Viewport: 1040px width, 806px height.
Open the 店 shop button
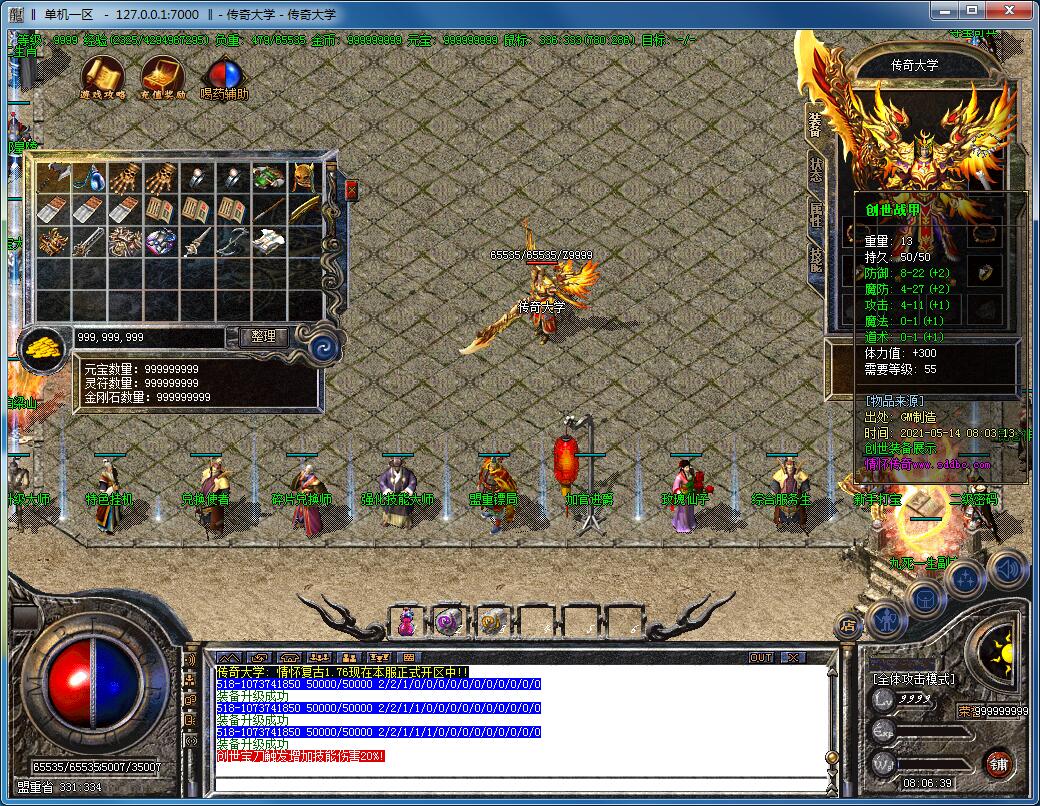click(x=848, y=625)
